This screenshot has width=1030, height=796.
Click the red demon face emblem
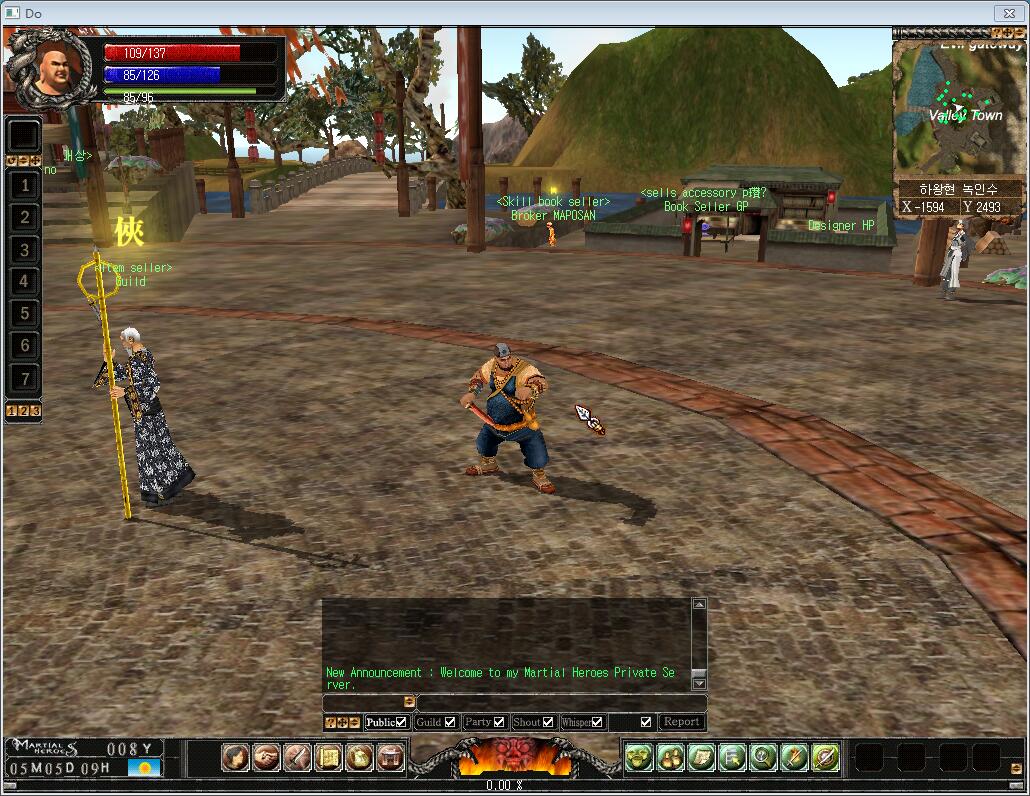pos(515,757)
